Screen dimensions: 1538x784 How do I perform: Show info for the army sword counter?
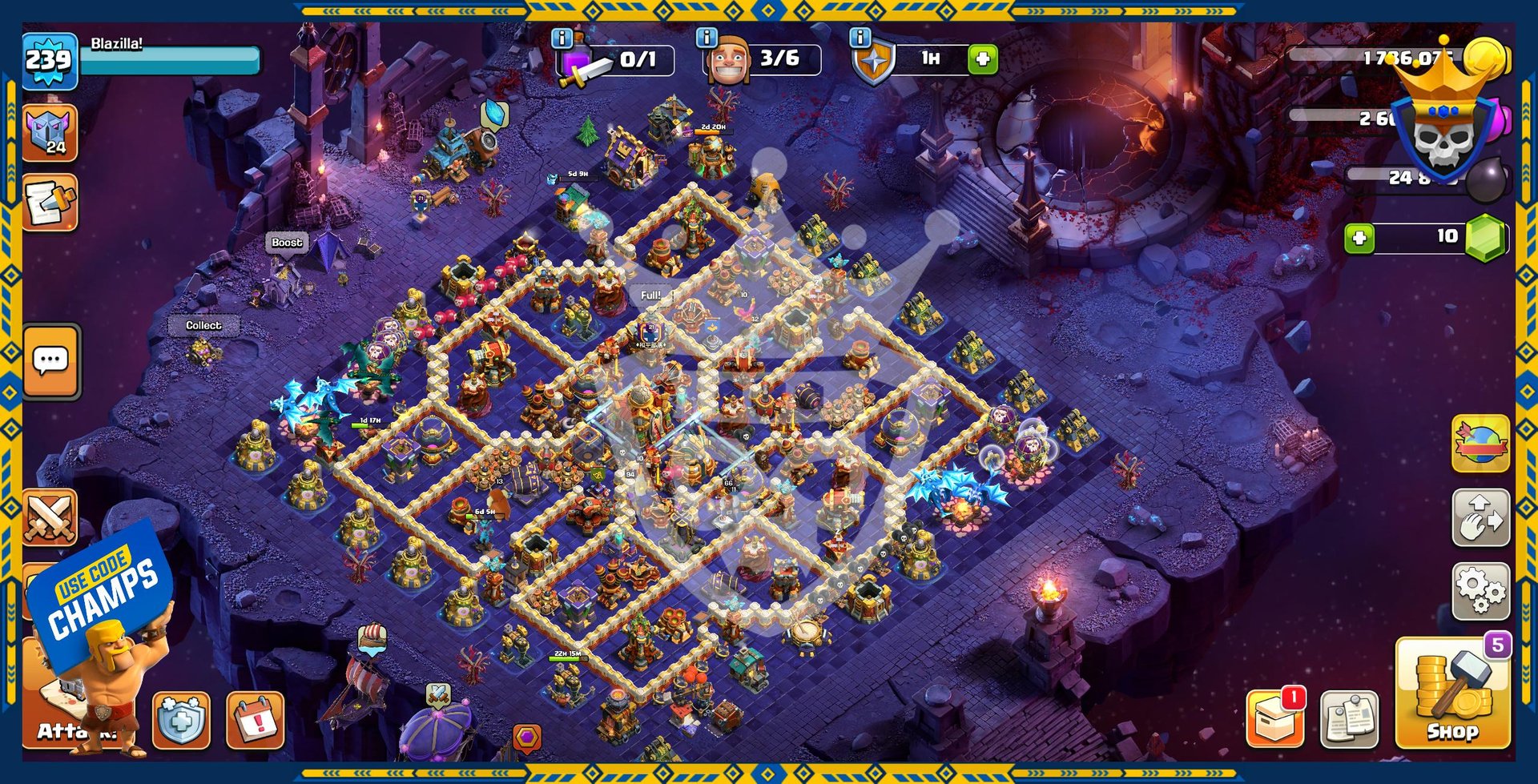pyautogui.click(x=562, y=38)
